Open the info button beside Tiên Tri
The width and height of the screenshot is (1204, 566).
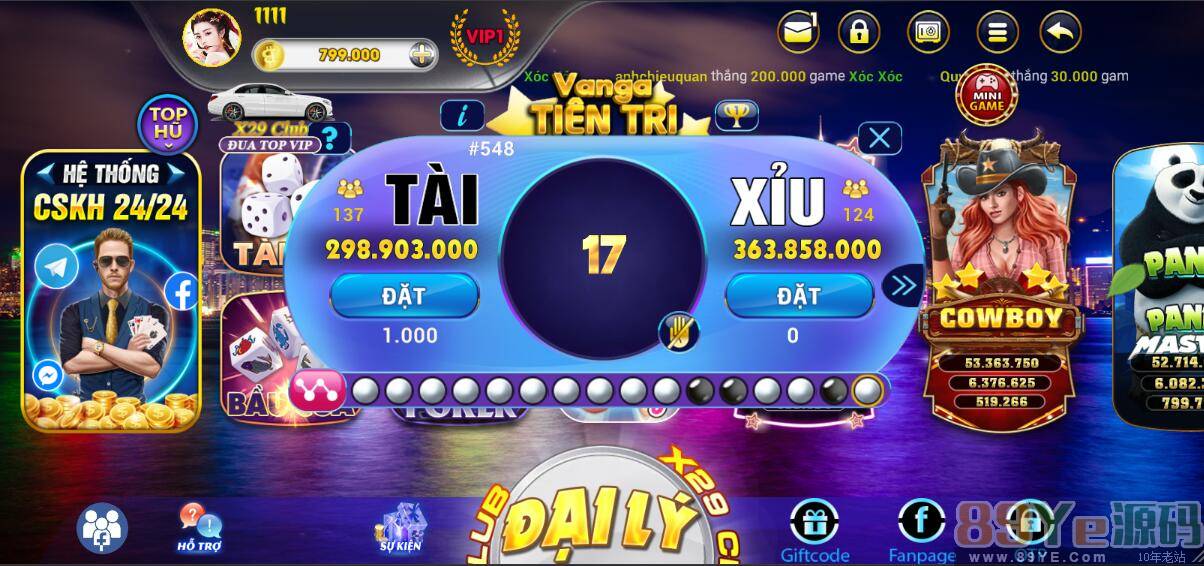(462, 116)
